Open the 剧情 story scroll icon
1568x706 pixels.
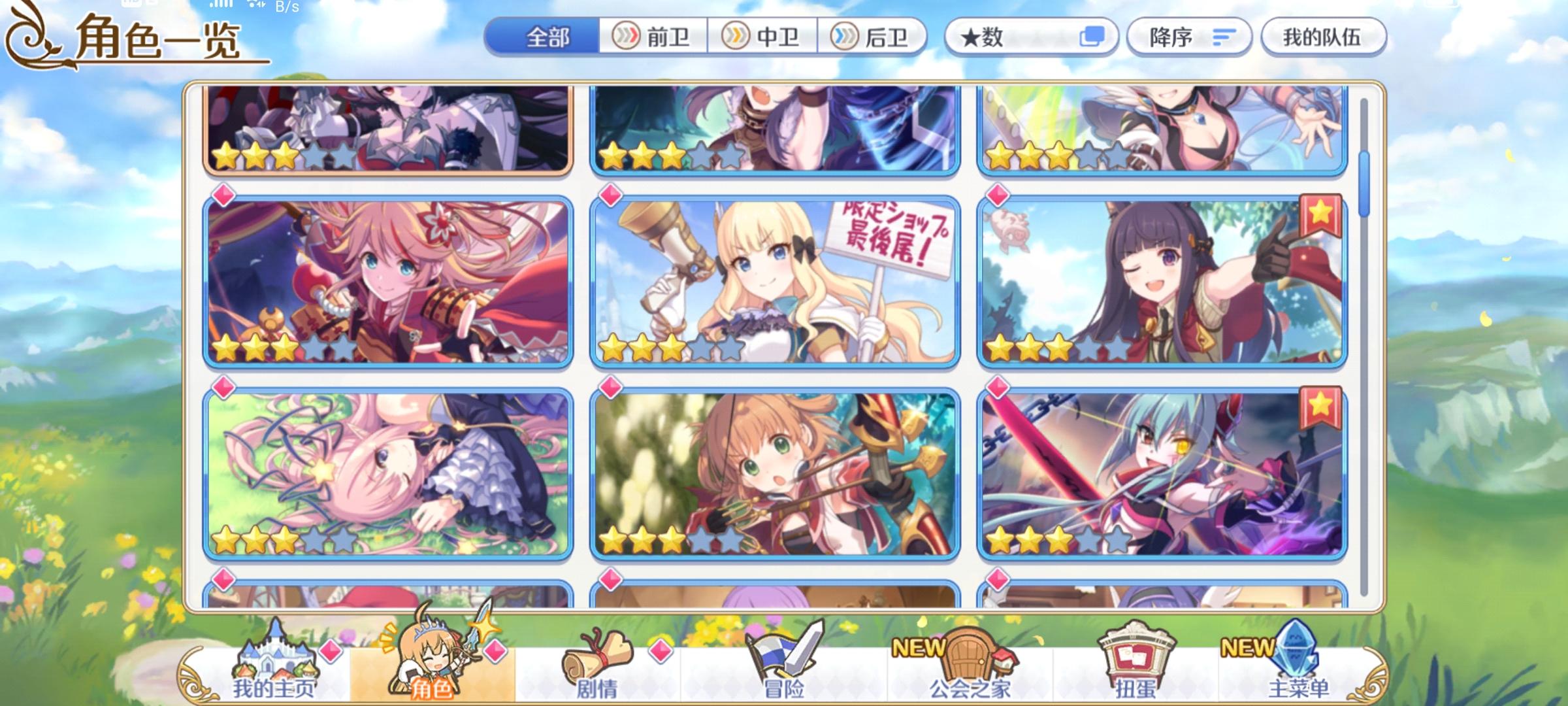coord(598,657)
